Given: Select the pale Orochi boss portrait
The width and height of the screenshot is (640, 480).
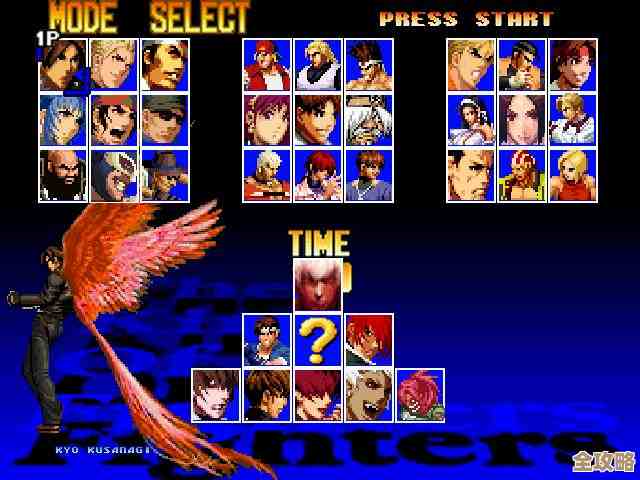Looking at the screenshot, I should coord(318,285).
